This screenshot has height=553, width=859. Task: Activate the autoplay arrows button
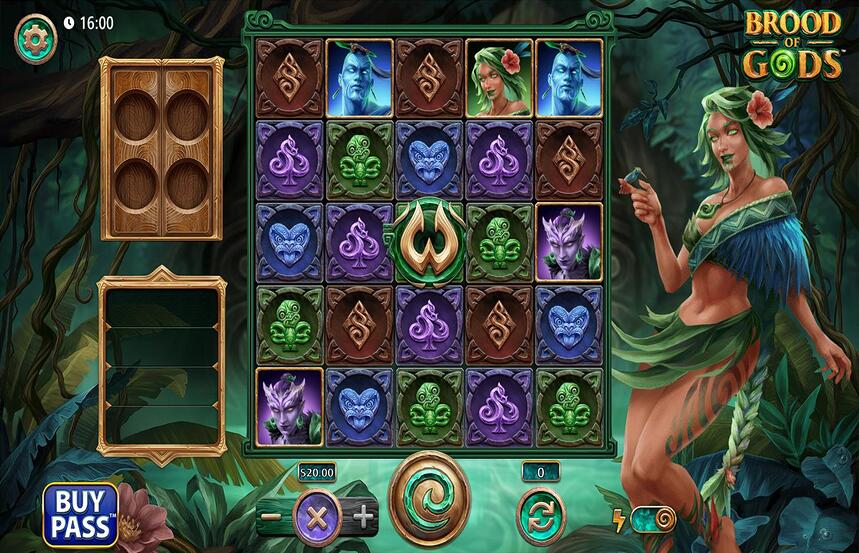(x=541, y=517)
